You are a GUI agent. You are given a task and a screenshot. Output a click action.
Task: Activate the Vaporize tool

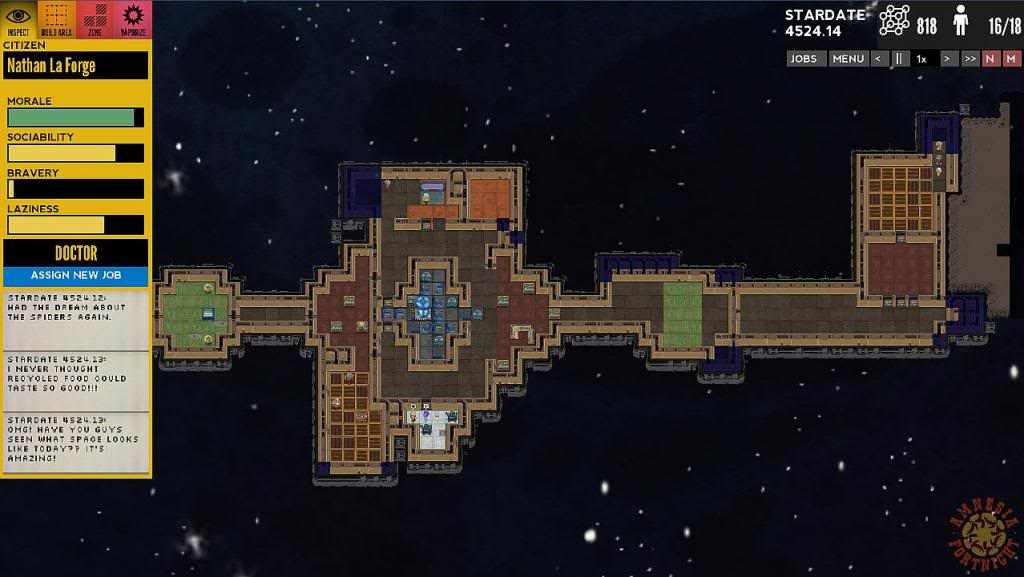(132, 19)
